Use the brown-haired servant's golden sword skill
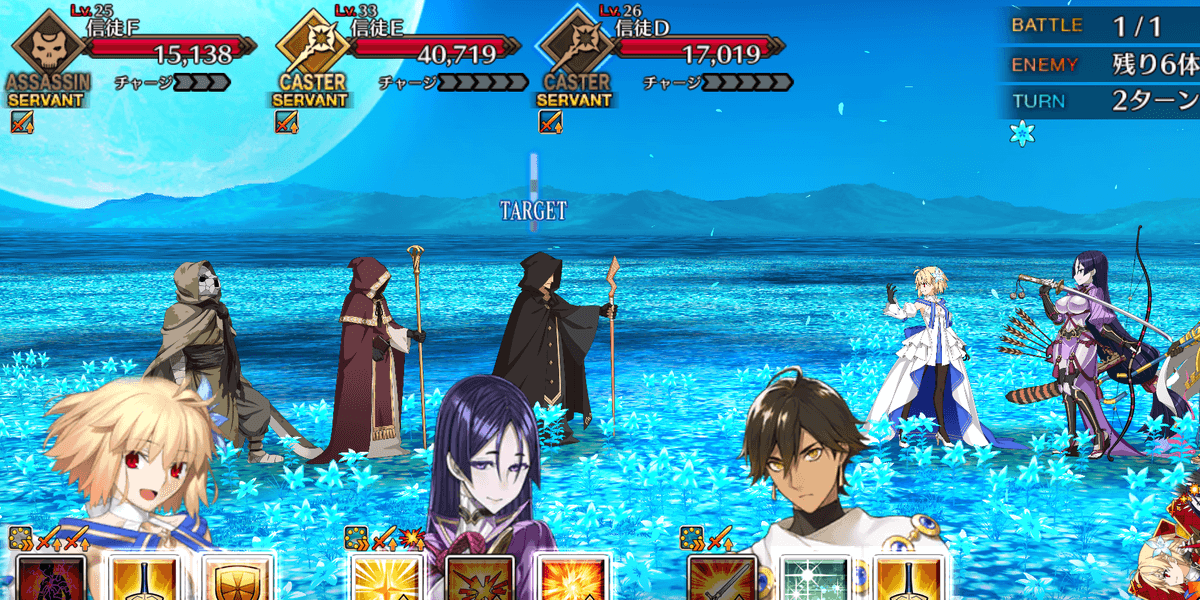The height and width of the screenshot is (600, 1200). tap(908, 578)
